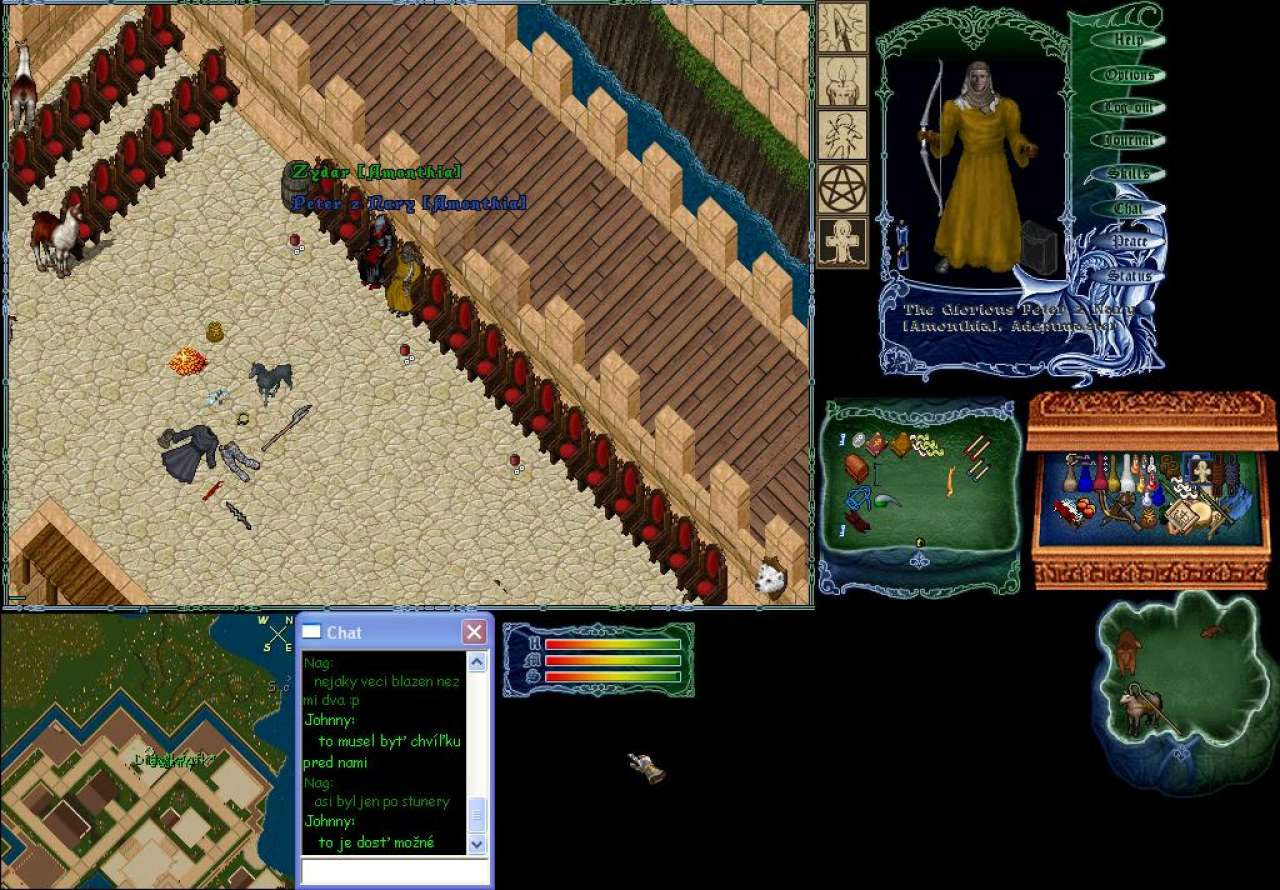Click the chat text input field
This screenshot has width=1280, height=890.
click(394, 872)
